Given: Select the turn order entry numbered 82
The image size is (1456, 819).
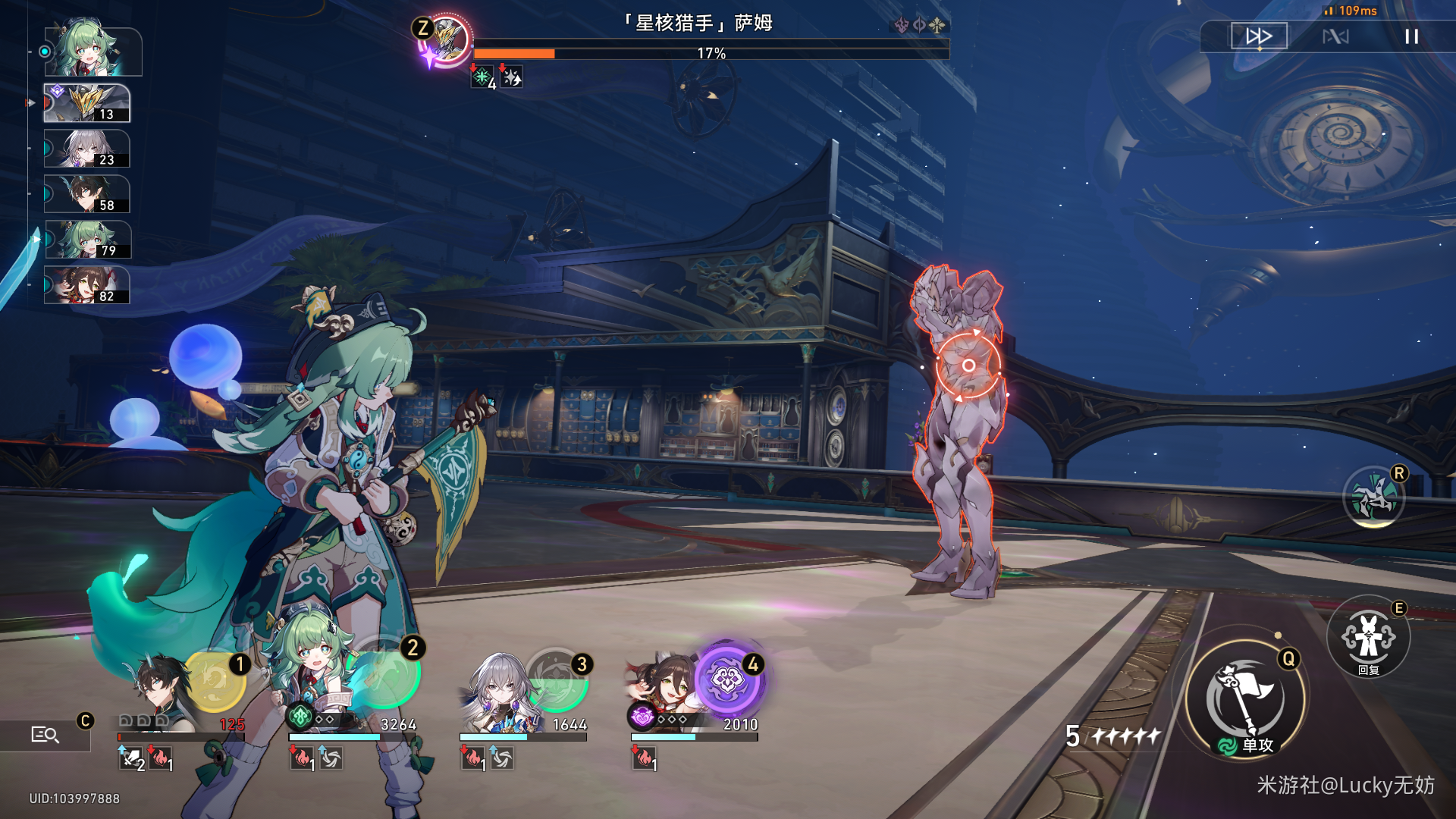Looking at the screenshot, I should point(87,285).
